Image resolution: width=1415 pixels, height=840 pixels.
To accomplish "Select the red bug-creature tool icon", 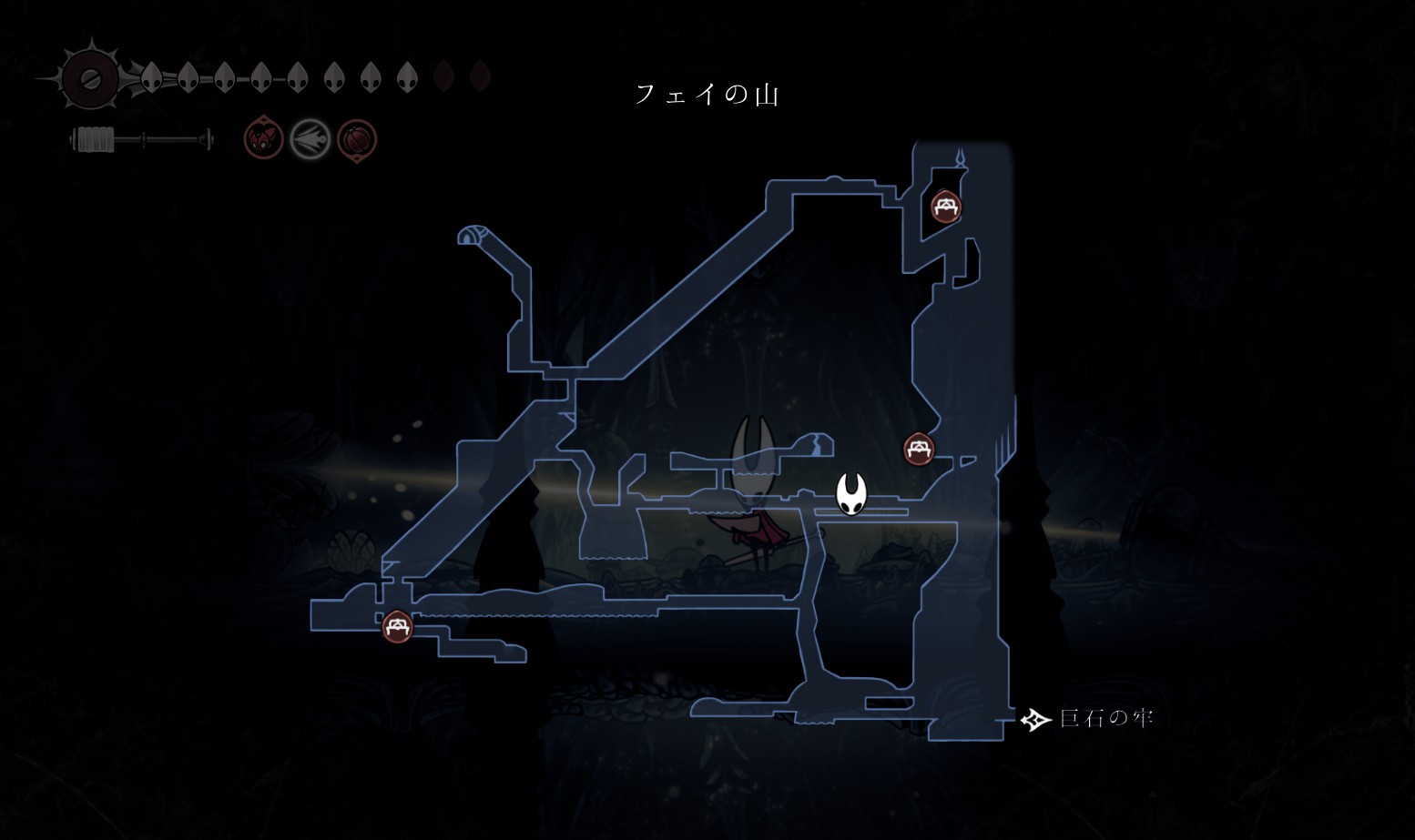I will [x=263, y=140].
